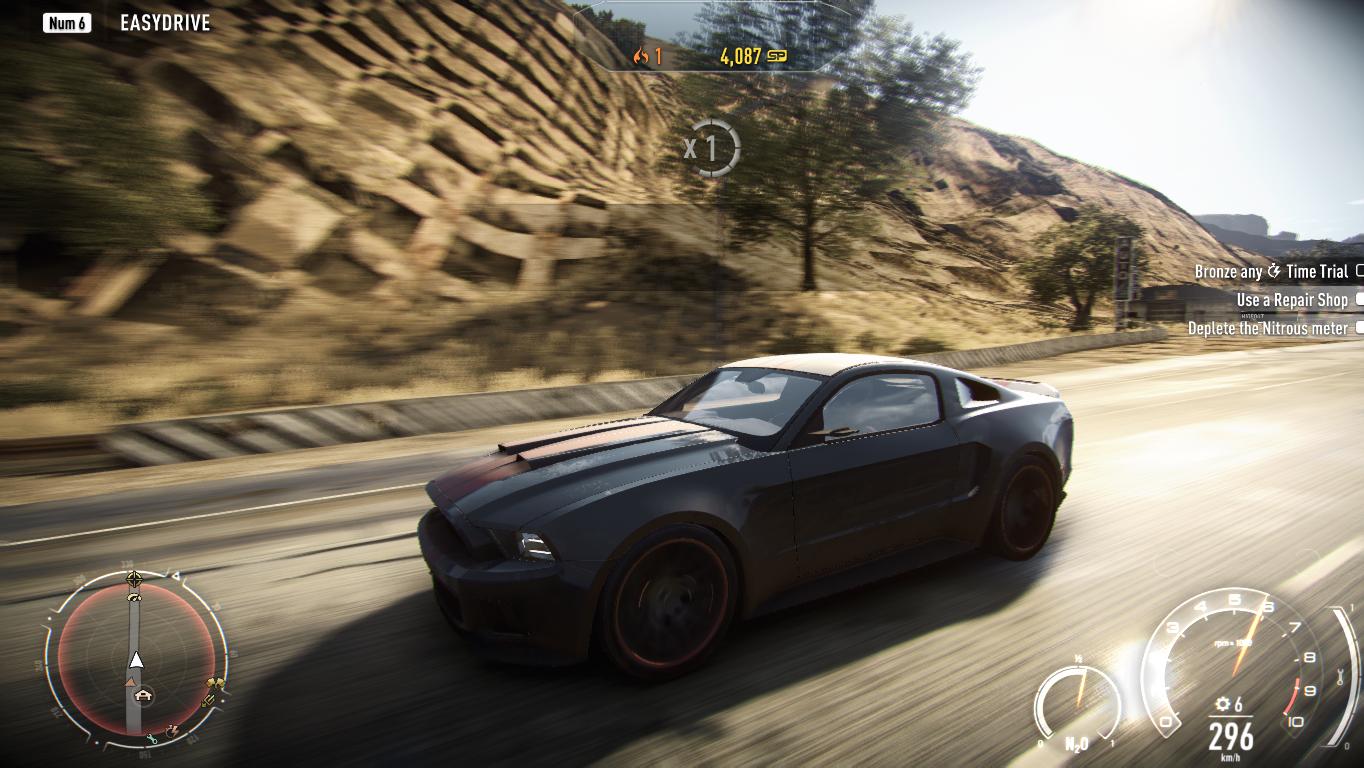Click the nitrous recharge icon on the minimap
Viewport: 1364px width, 768px height.
172,731
